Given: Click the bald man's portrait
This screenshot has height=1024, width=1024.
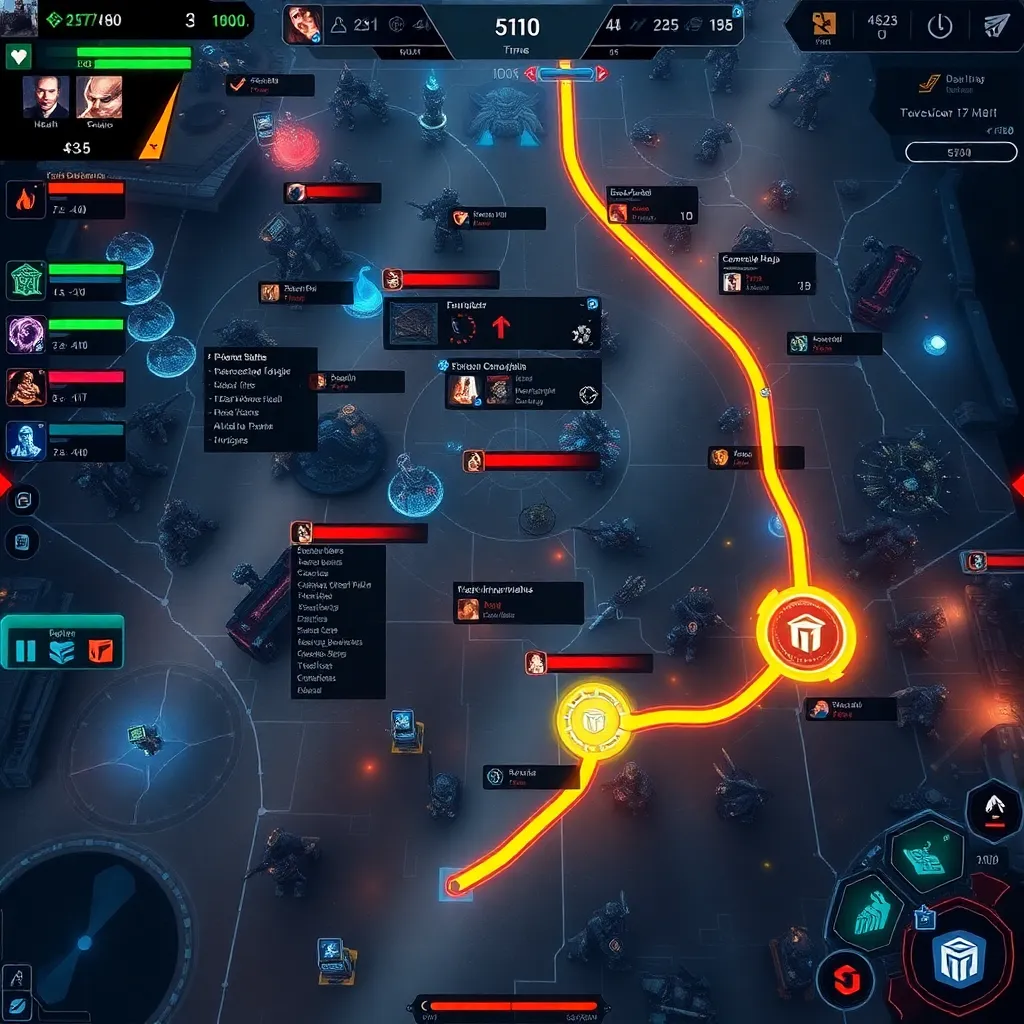Looking at the screenshot, I should click(x=99, y=98).
